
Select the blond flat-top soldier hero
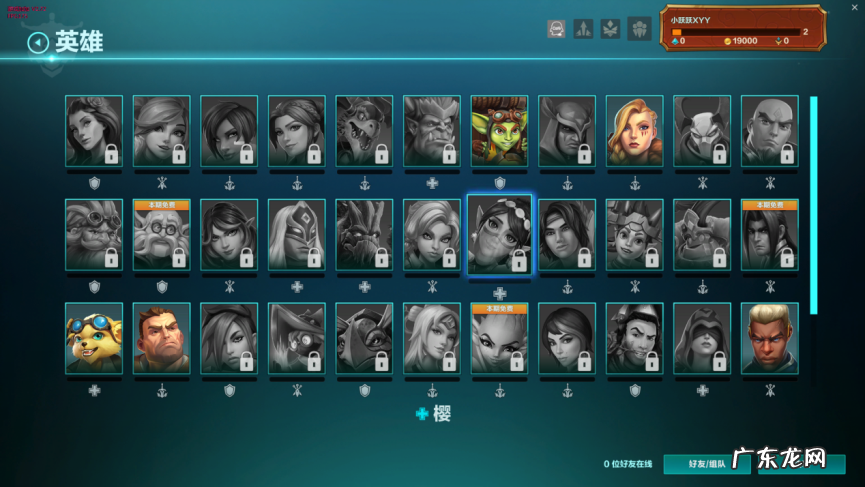(x=769, y=338)
